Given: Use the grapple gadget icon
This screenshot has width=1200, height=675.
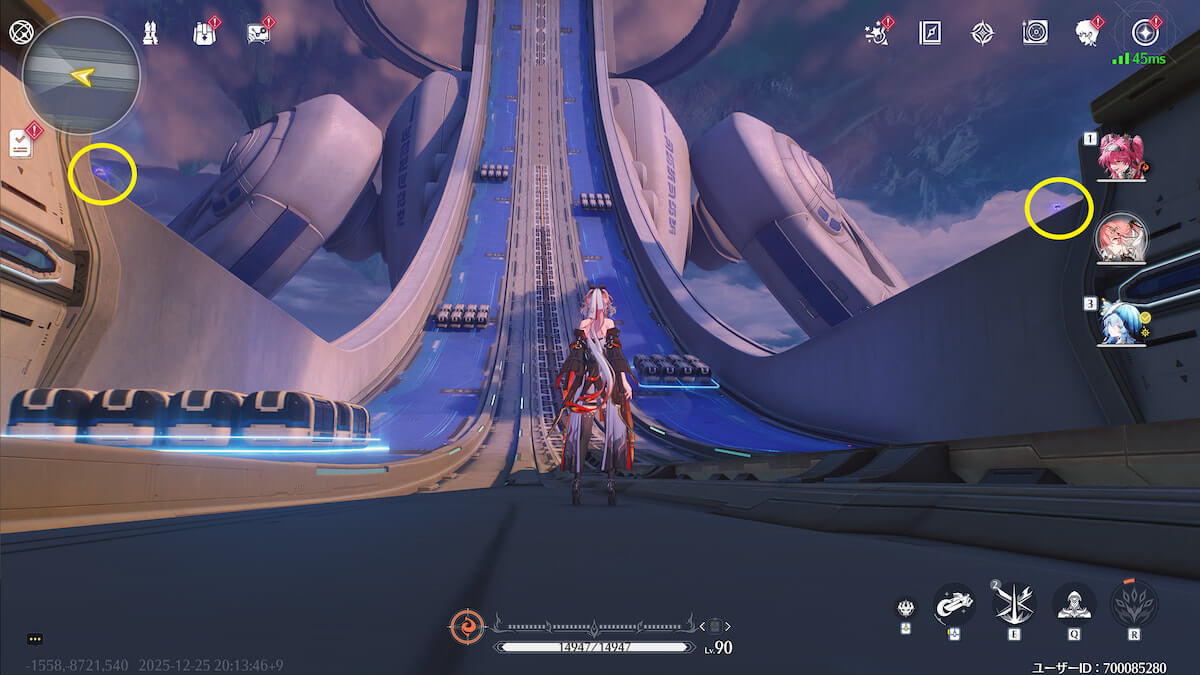Looking at the screenshot, I should coord(954,603).
